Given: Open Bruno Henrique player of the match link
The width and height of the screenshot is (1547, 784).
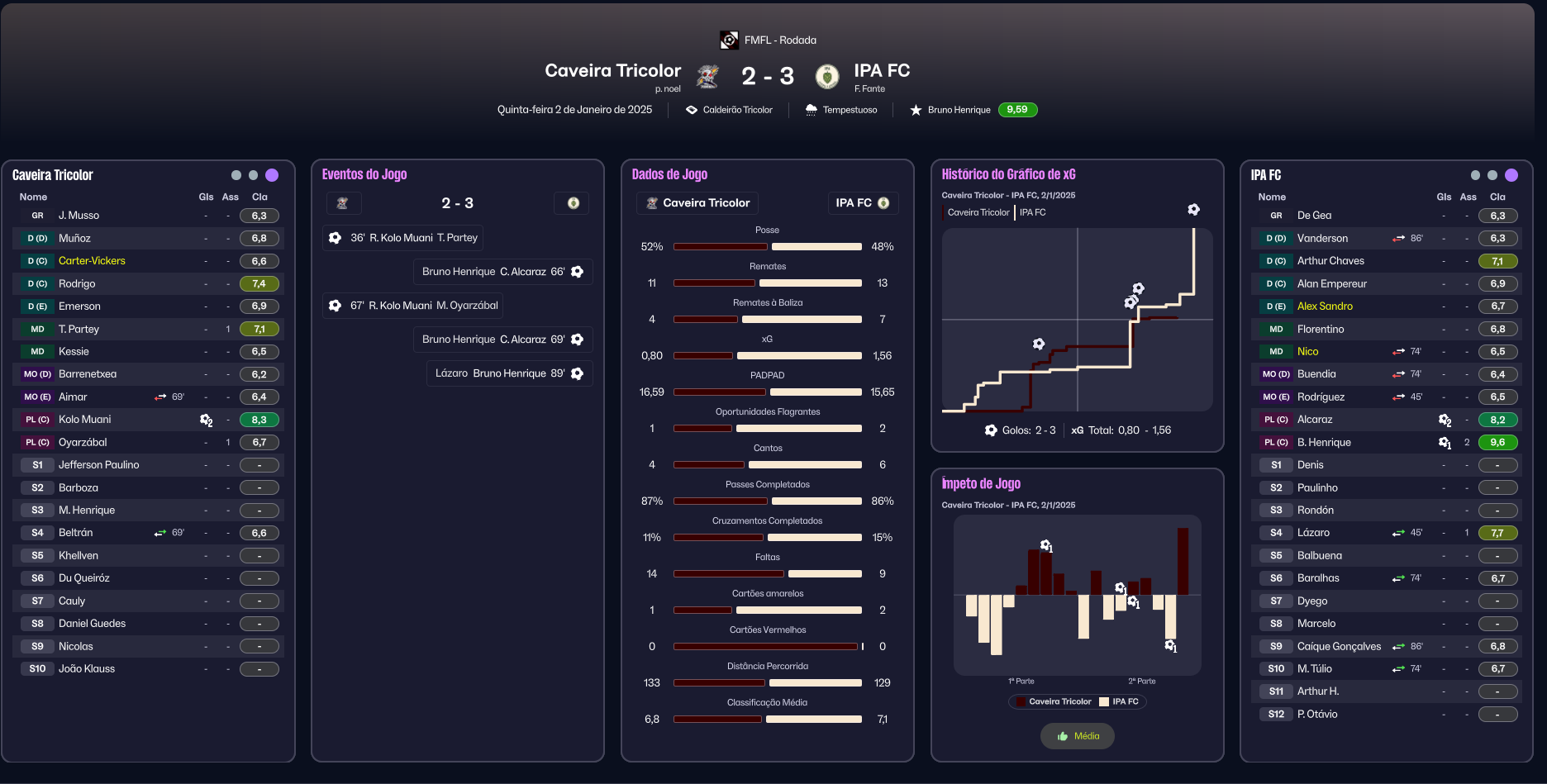Looking at the screenshot, I should (x=959, y=110).
